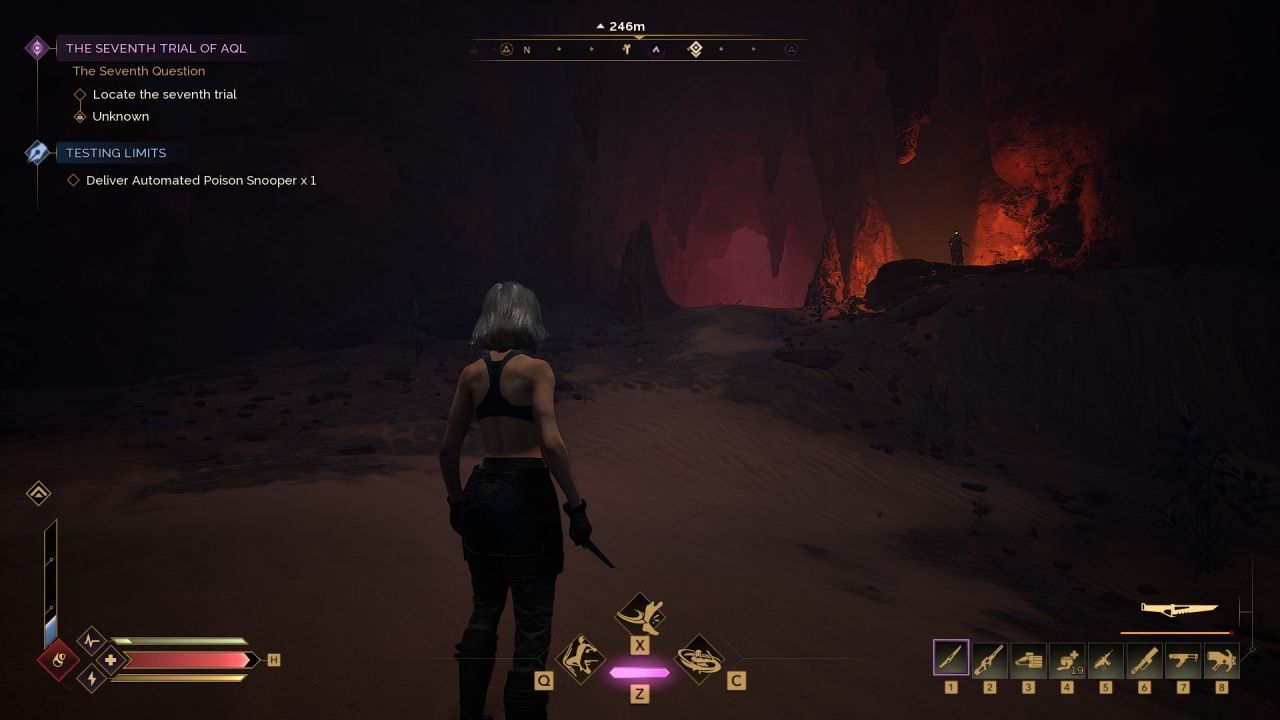Click the chevron diamond icon above stamina bar
The image size is (1280, 720).
click(39, 493)
